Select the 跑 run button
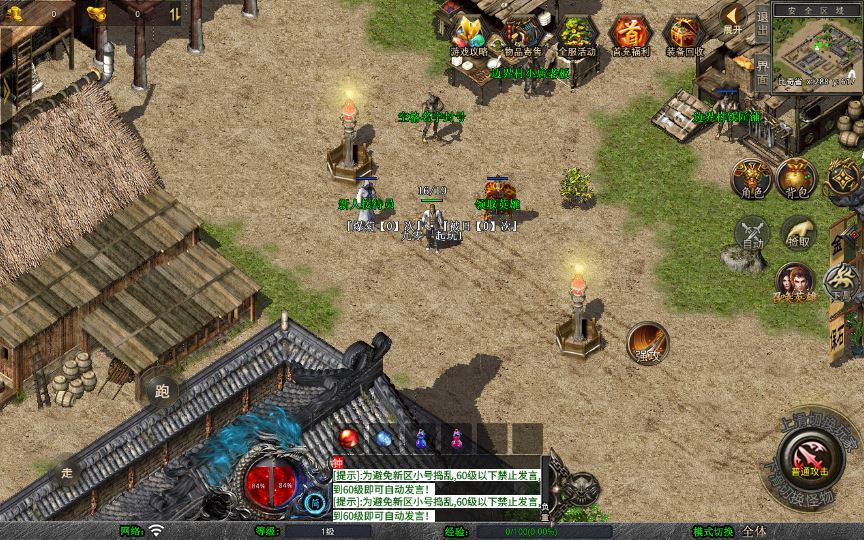Screen dimensions: 864x540 162,391
